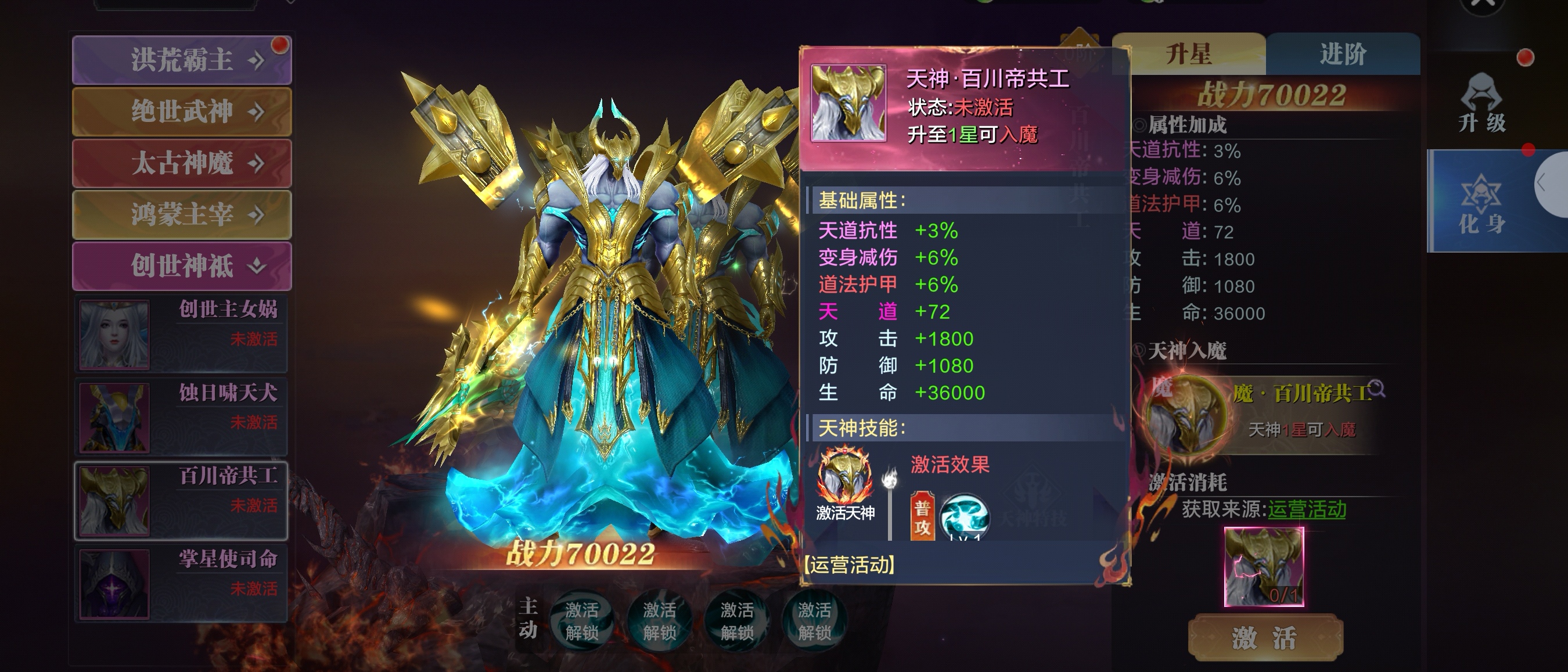Choose 蚀日啸天犬 in the deity list
The height and width of the screenshot is (672, 1568).
[181, 418]
